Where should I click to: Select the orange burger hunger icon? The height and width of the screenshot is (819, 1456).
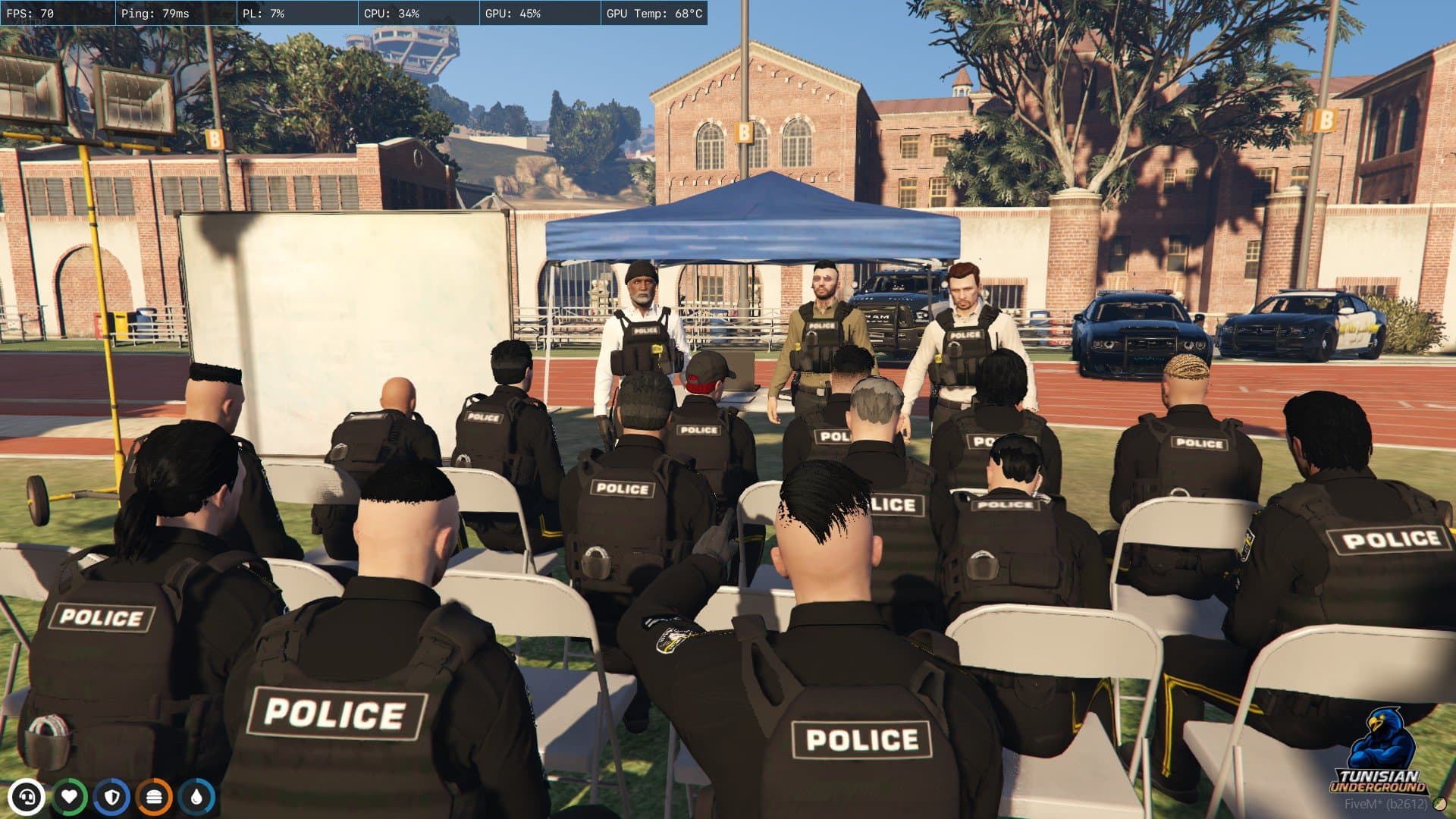[x=155, y=797]
